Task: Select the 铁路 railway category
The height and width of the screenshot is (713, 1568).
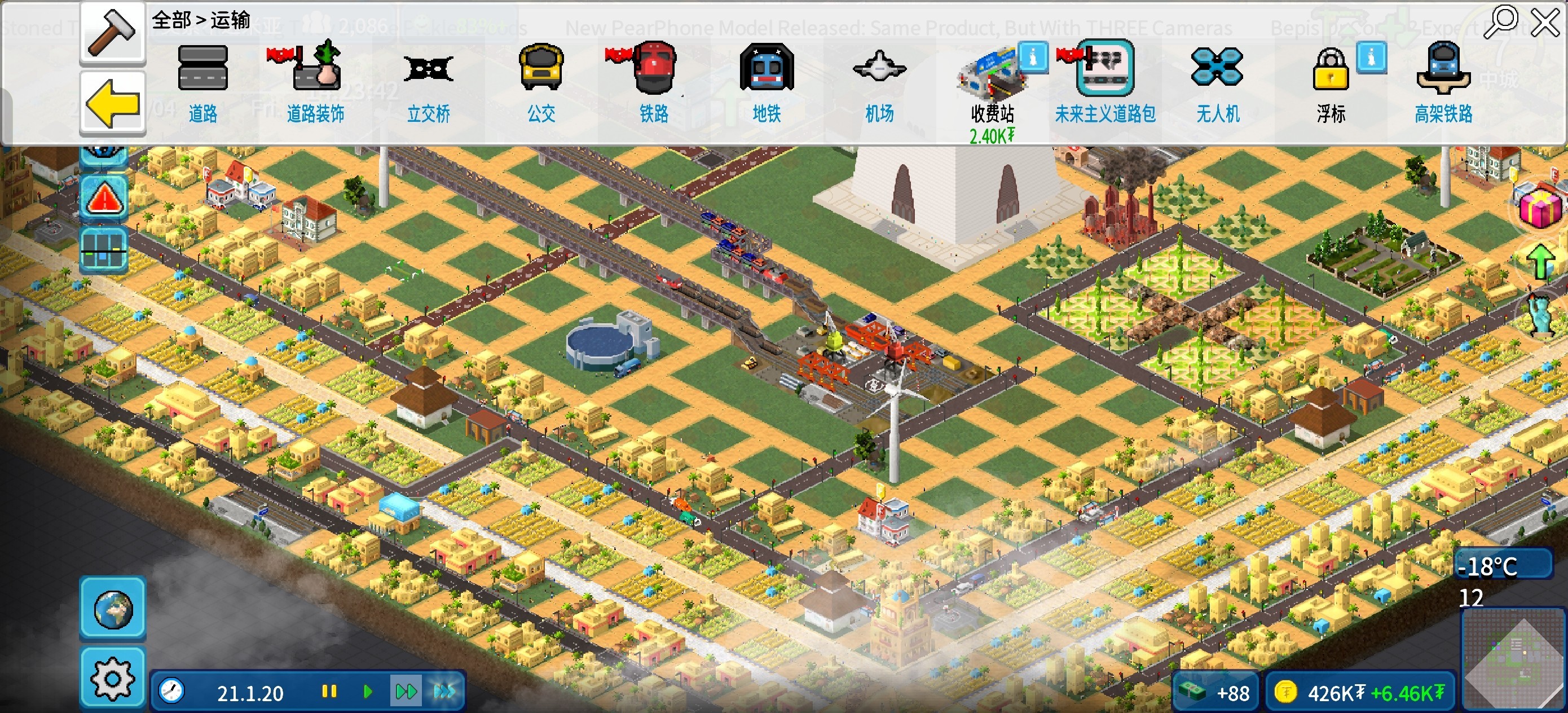Action: tap(654, 82)
